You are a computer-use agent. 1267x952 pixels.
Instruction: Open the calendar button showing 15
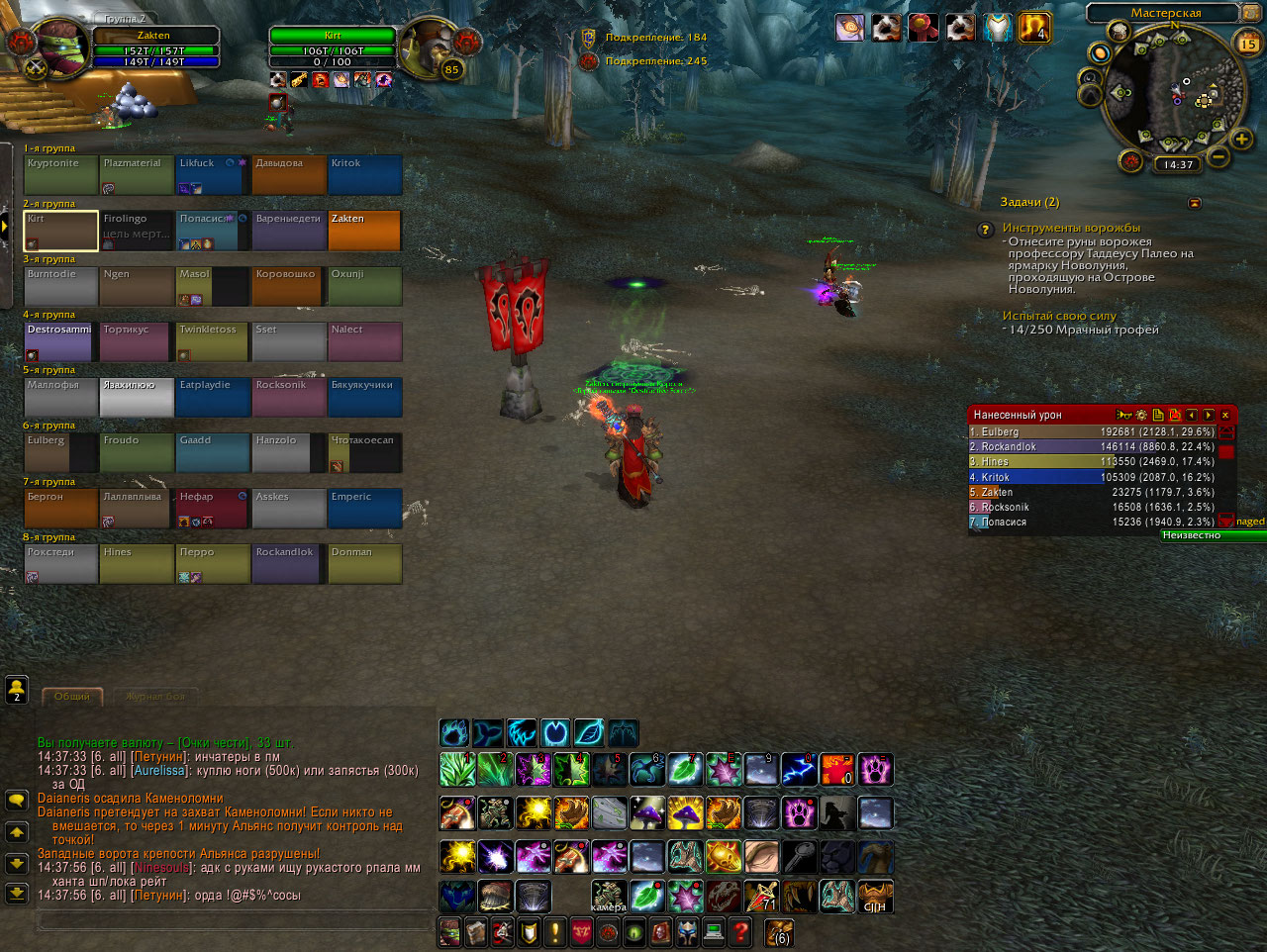[1248, 44]
